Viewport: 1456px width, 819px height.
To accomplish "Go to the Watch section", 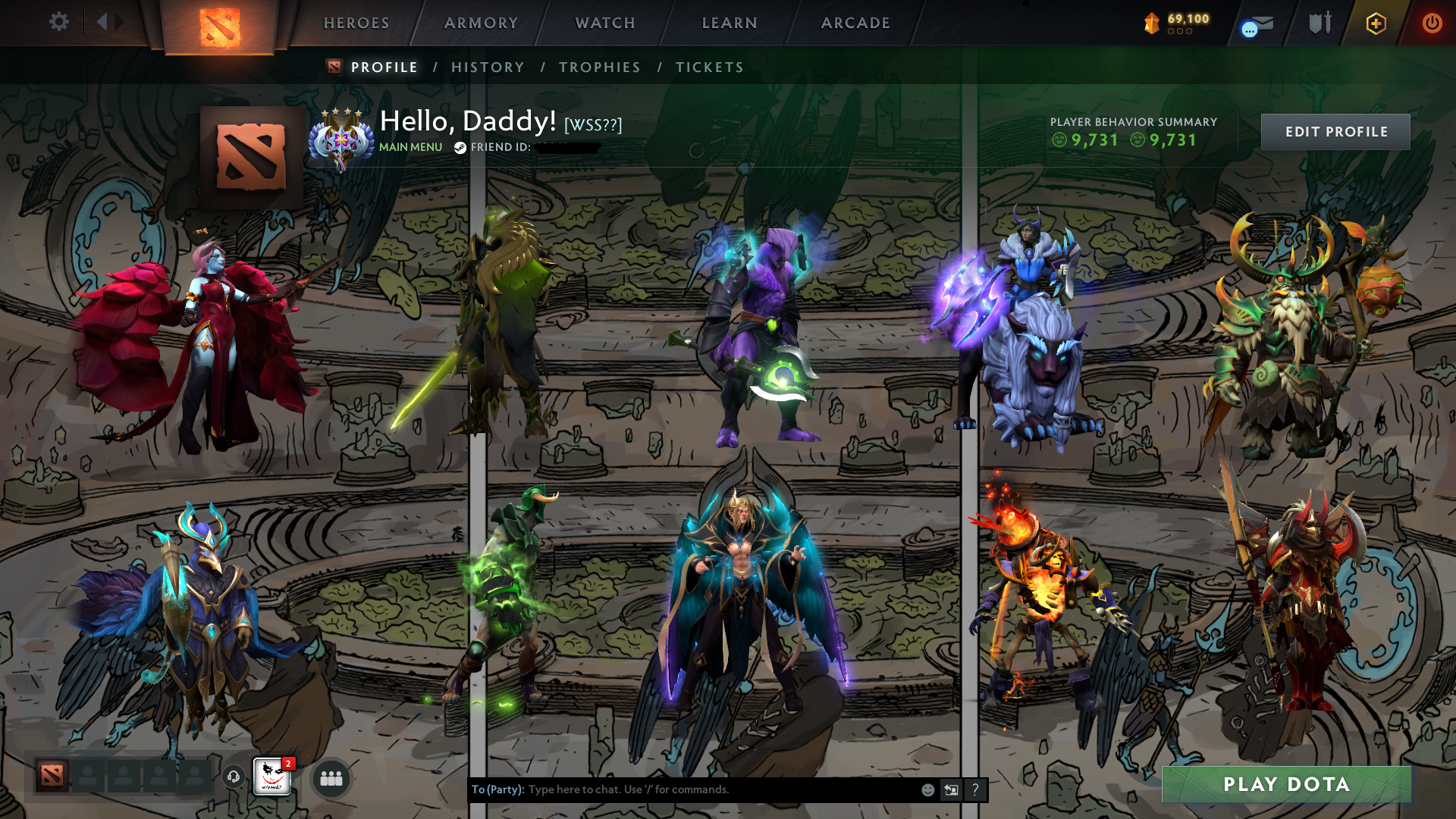I will click(604, 22).
